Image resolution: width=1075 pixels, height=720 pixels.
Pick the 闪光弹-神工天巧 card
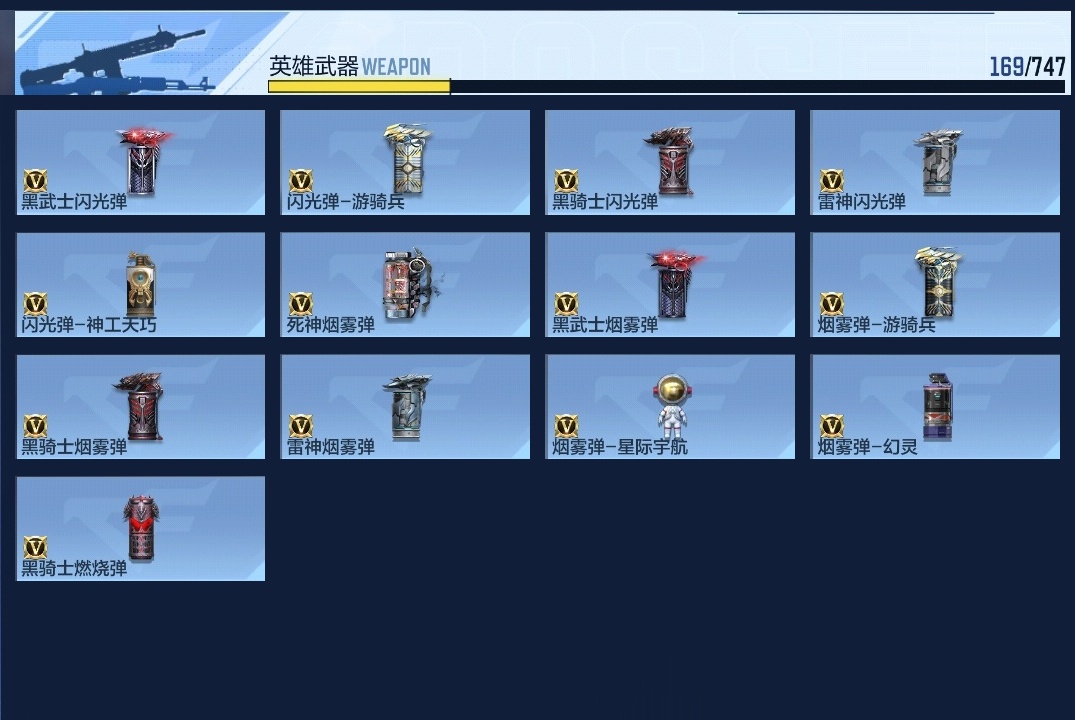[x=141, y=285]
